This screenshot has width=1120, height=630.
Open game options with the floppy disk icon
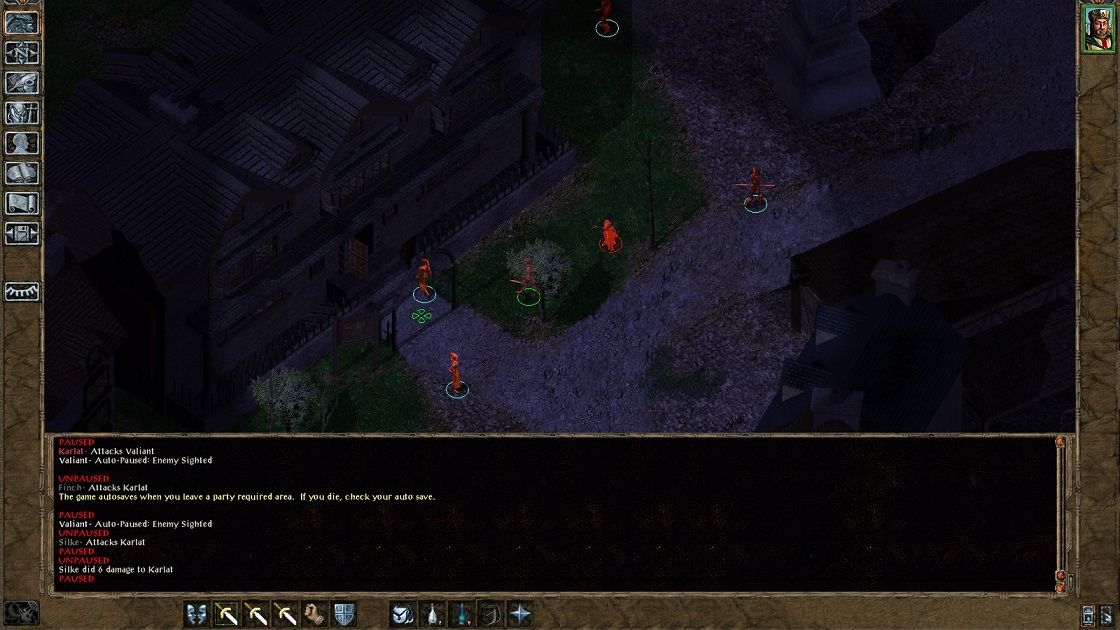[22, 233]
